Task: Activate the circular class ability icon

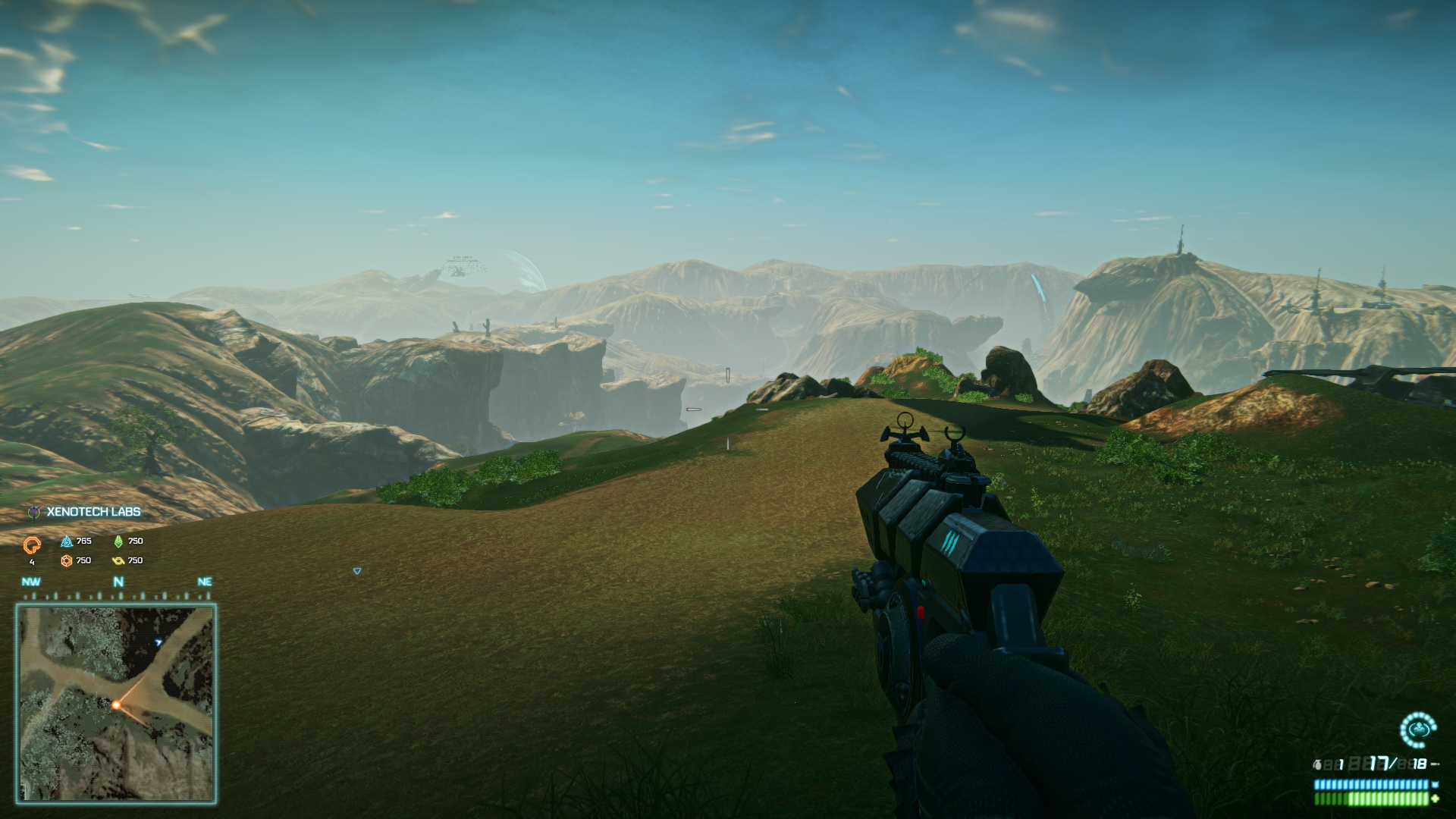Action: [x=1417, y=730]
